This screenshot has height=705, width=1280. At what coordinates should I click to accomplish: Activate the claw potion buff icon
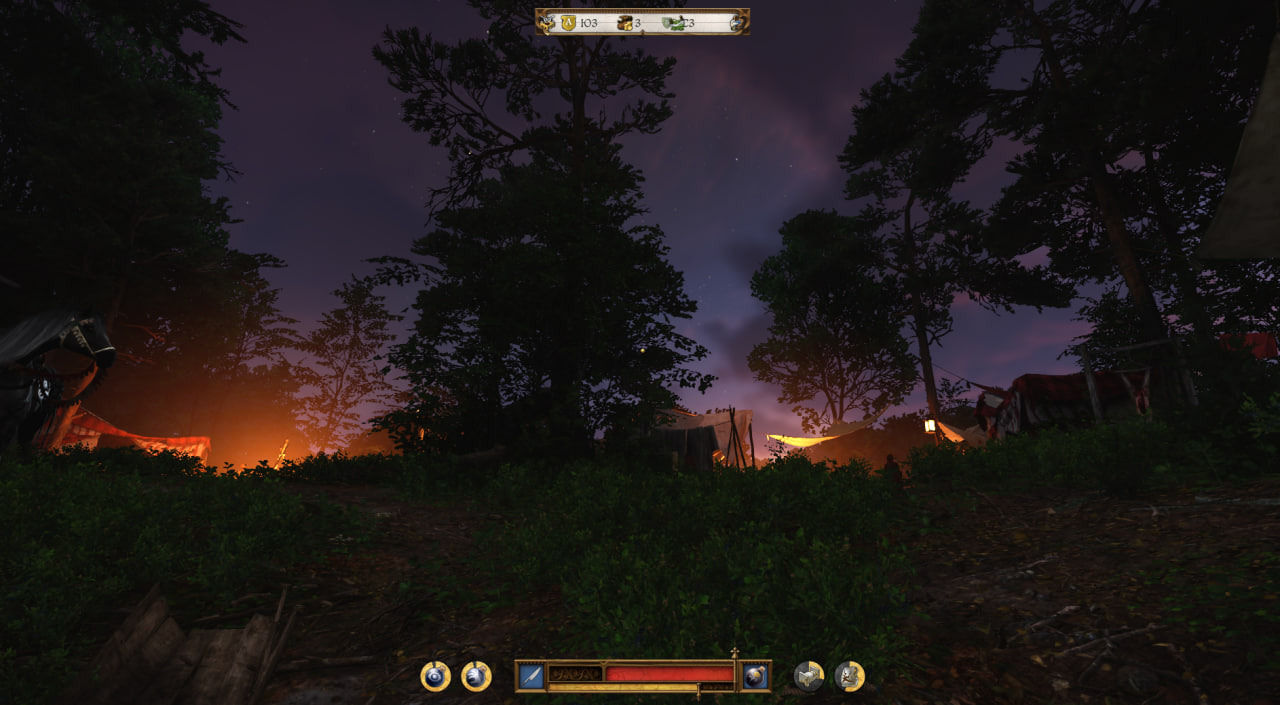pos(476,677)
